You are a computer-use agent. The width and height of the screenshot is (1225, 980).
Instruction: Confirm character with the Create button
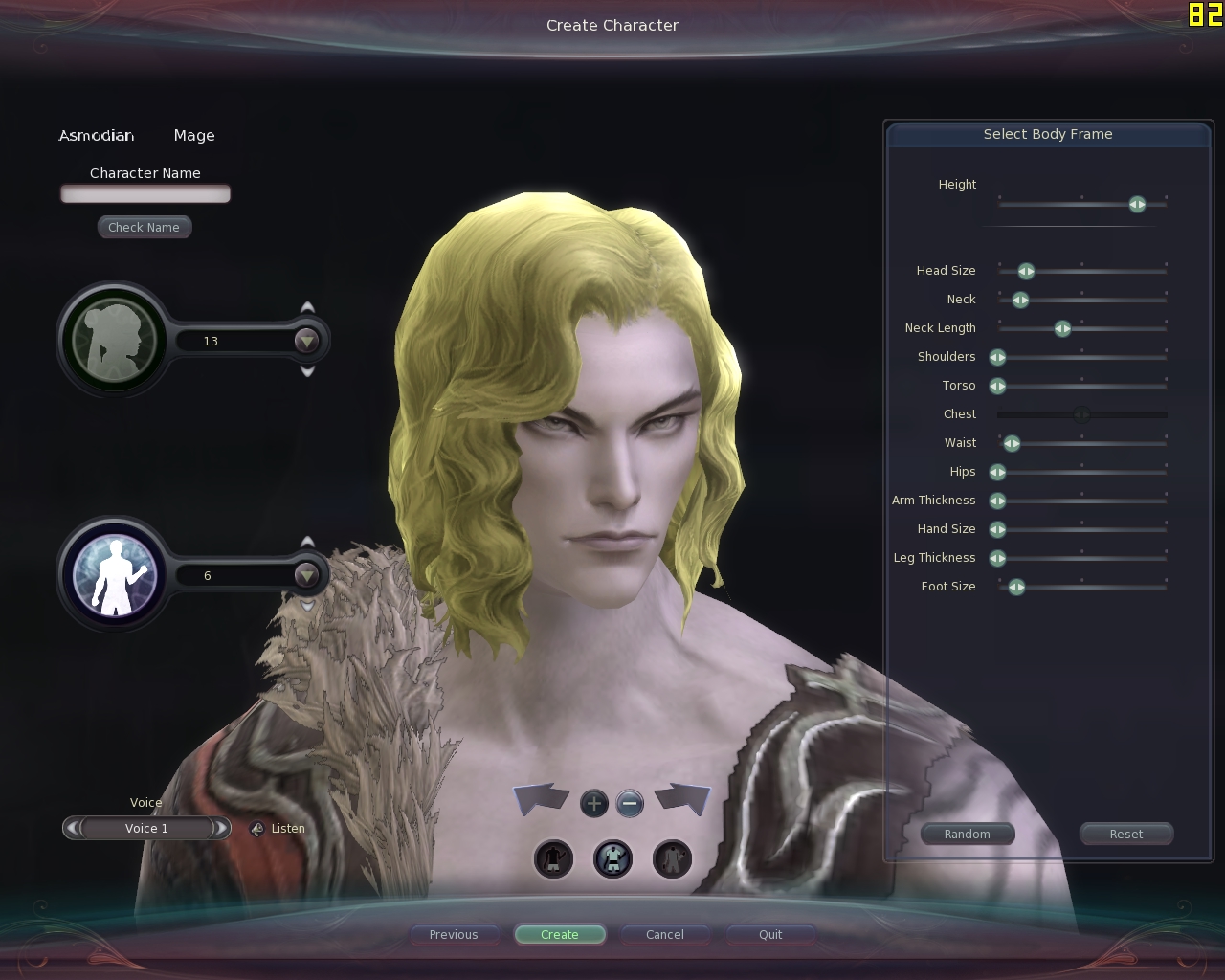(560, 935)
